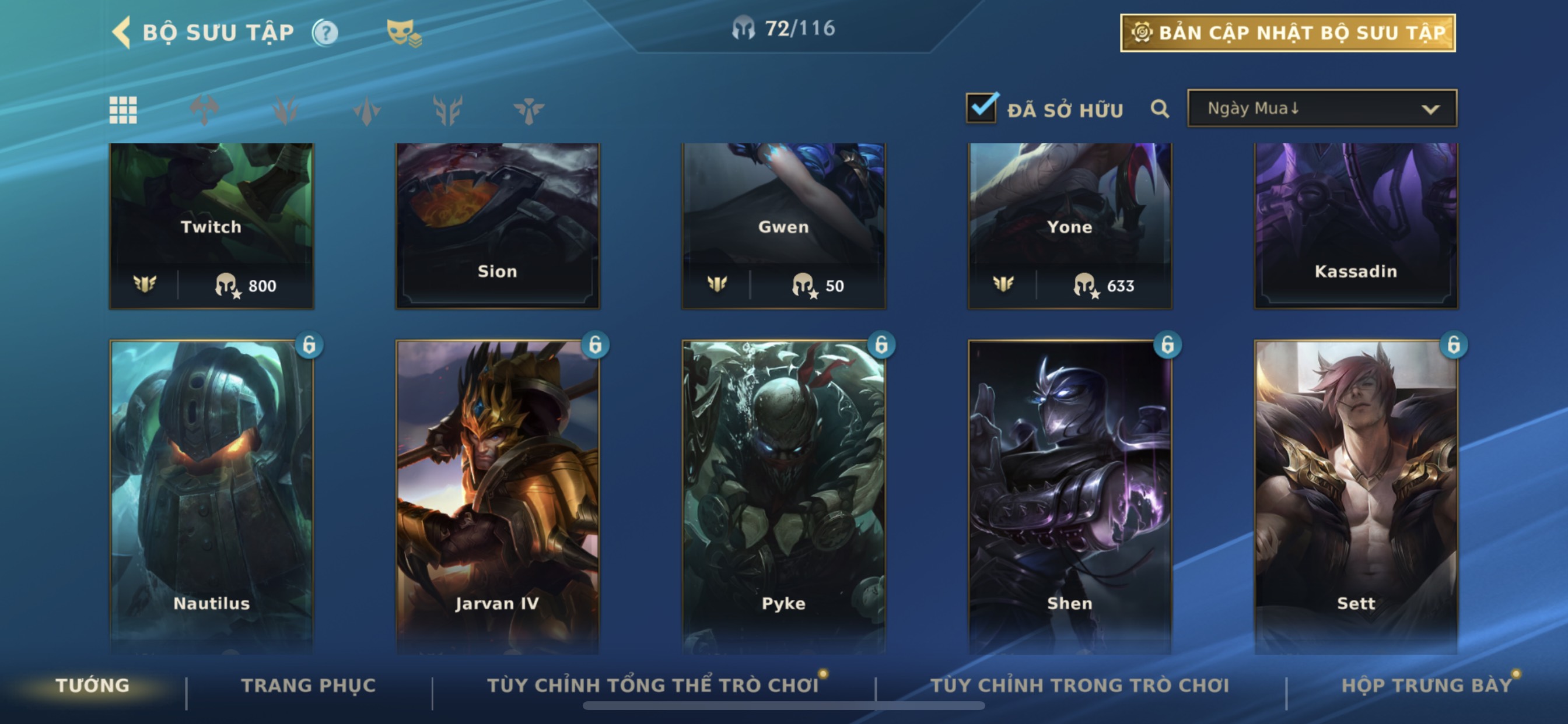This screenshot has height=724, width=1568.
Task: Pick the Jarvan IV champion card
Action: (498, 496)
